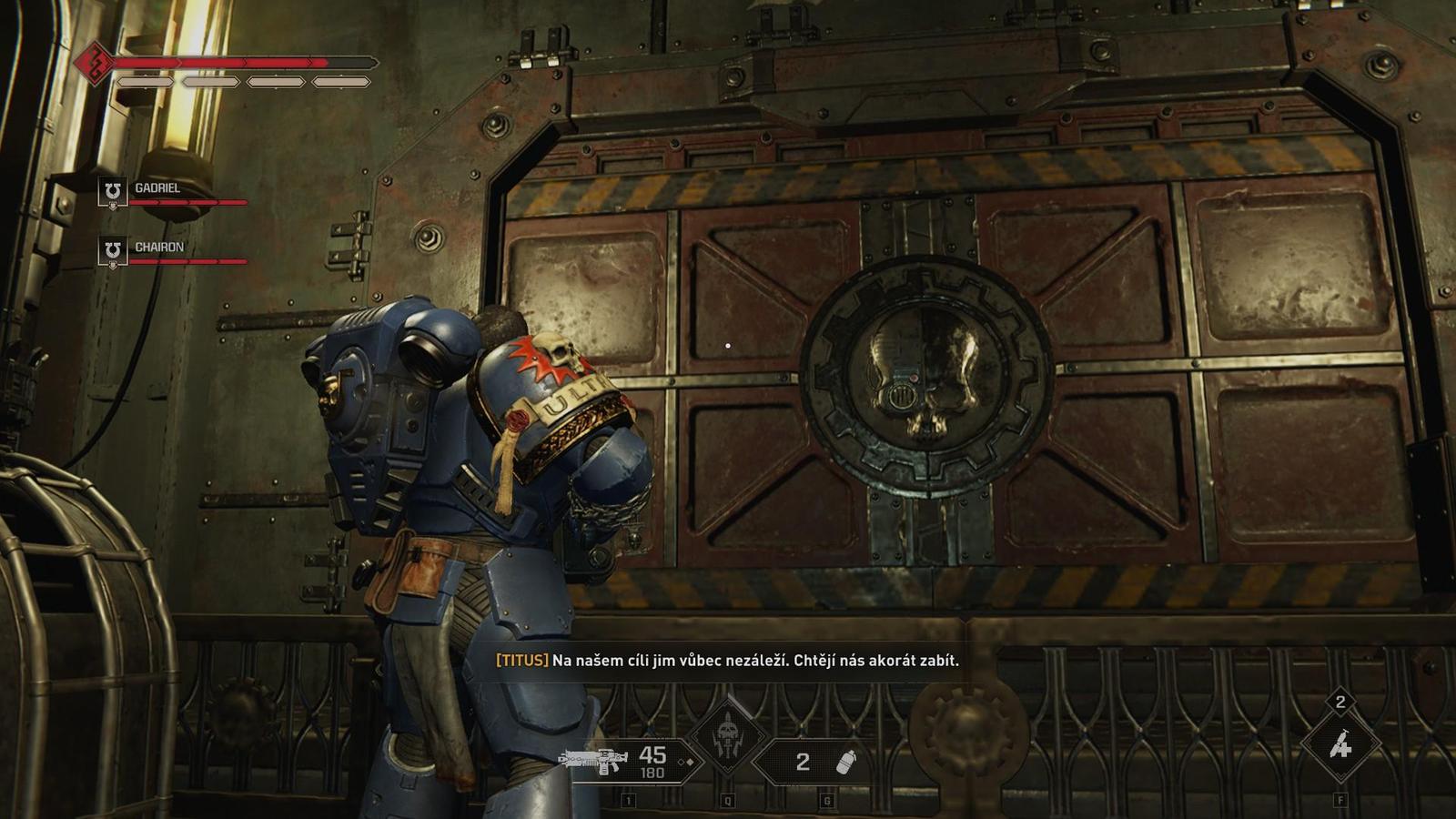
Task: Click the grenade bottle icon
Action: click(845, 761)
